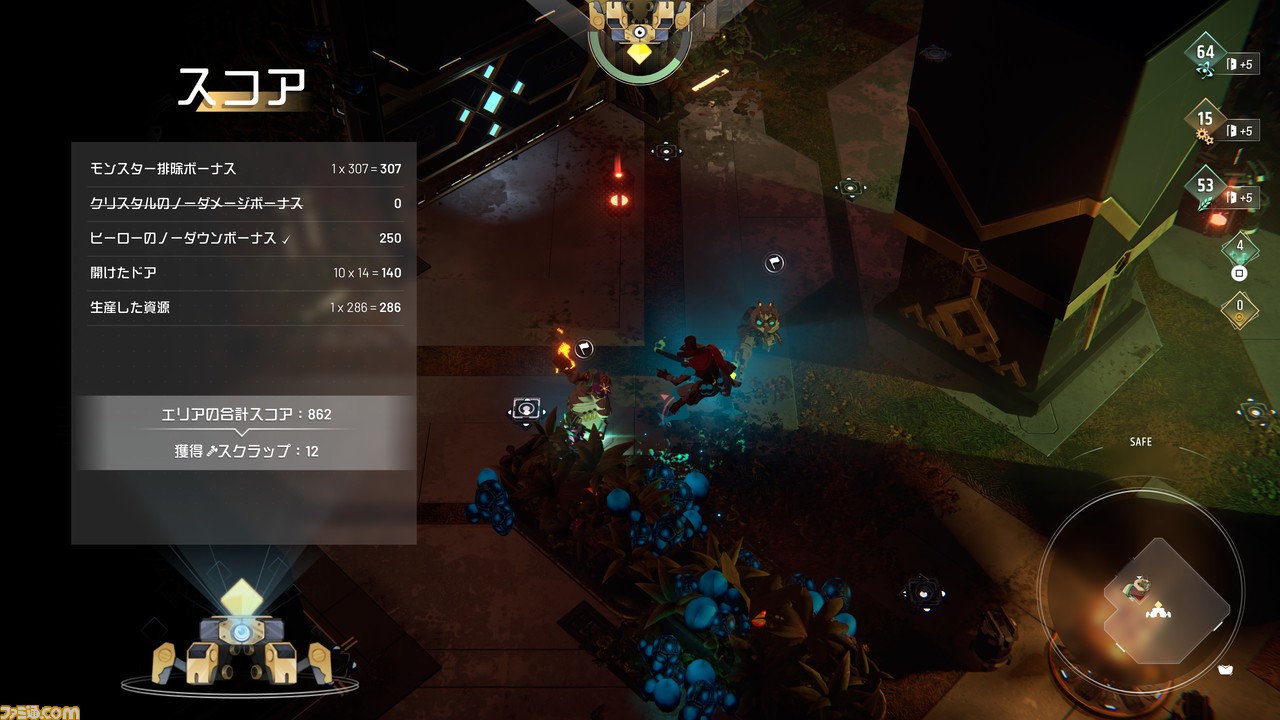Select the クリスタルのノーダメージボーナス score row

[x=245, y=204]
